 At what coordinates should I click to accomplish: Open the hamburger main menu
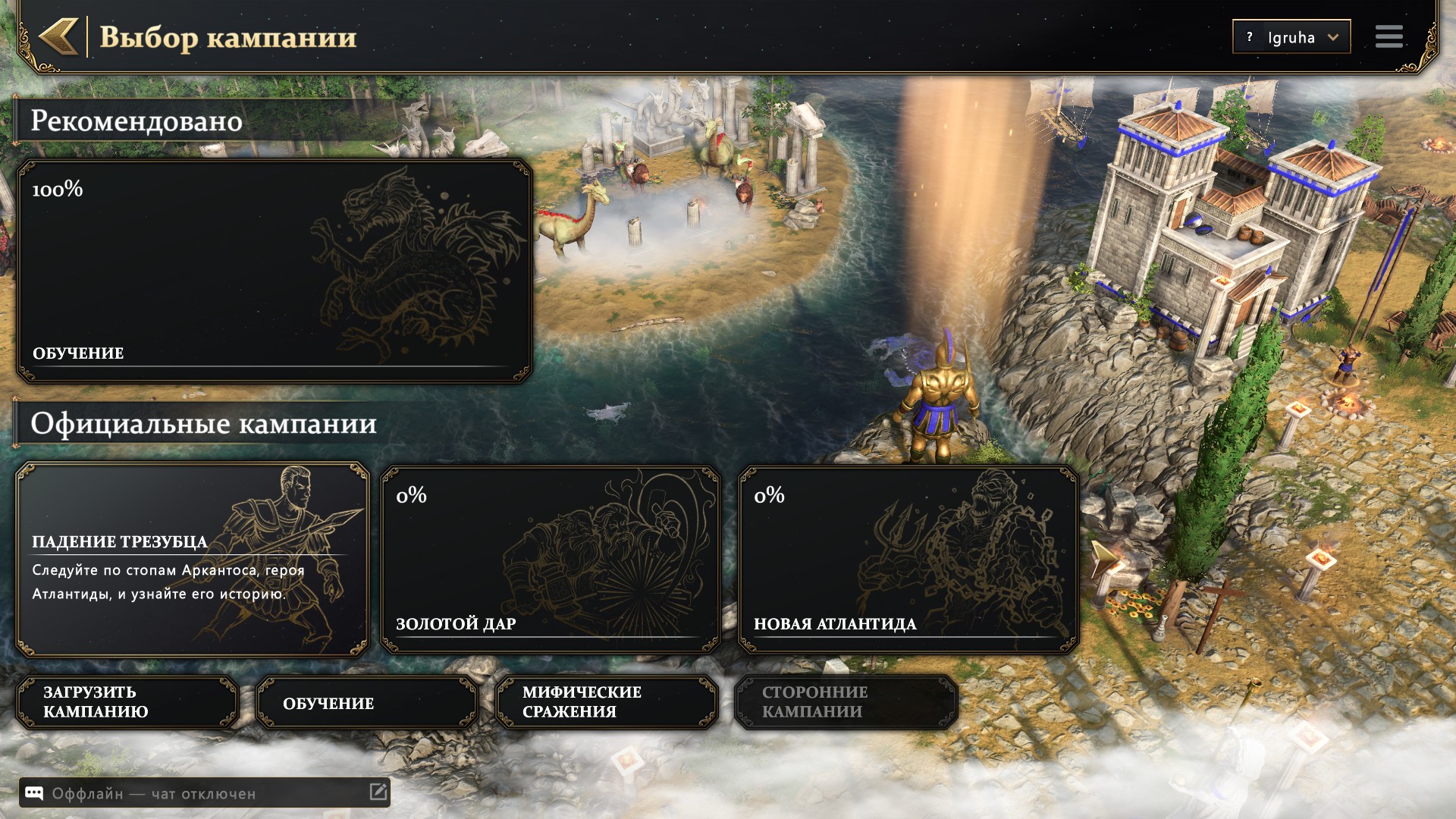click(x=1389, y=36)
